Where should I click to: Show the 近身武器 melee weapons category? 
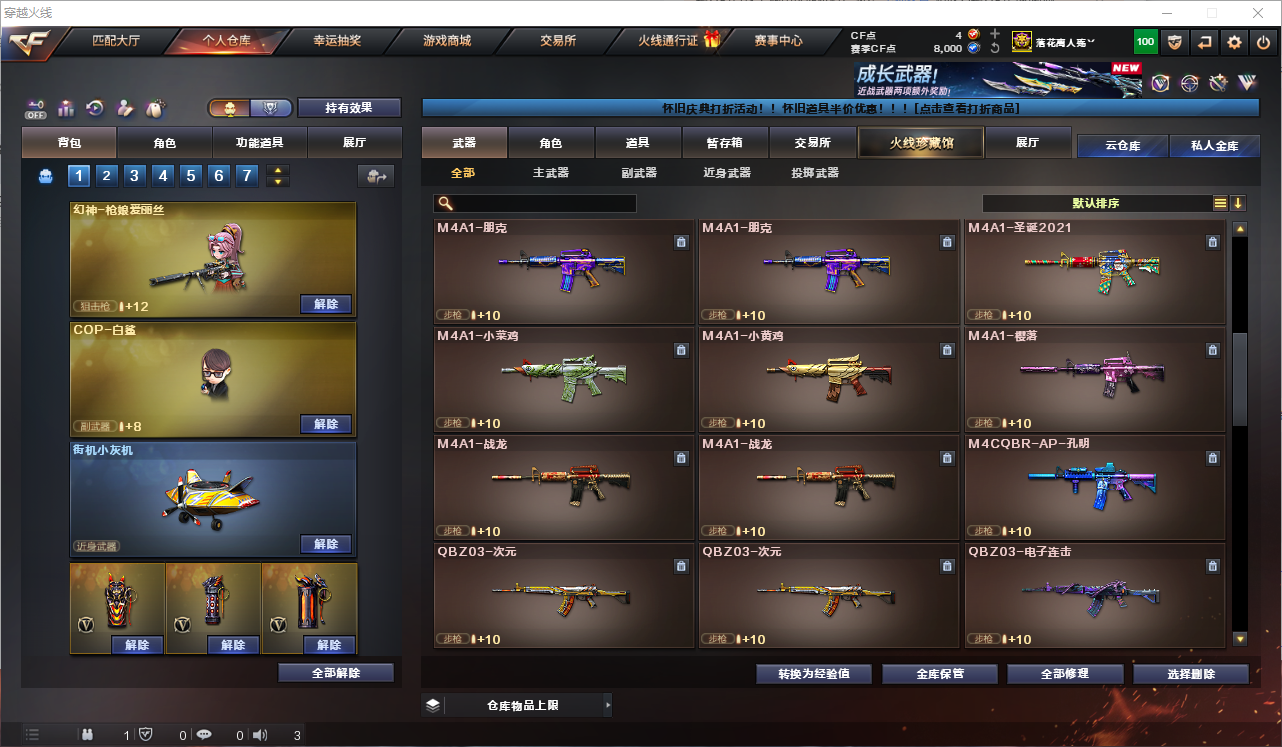point(727,173)
